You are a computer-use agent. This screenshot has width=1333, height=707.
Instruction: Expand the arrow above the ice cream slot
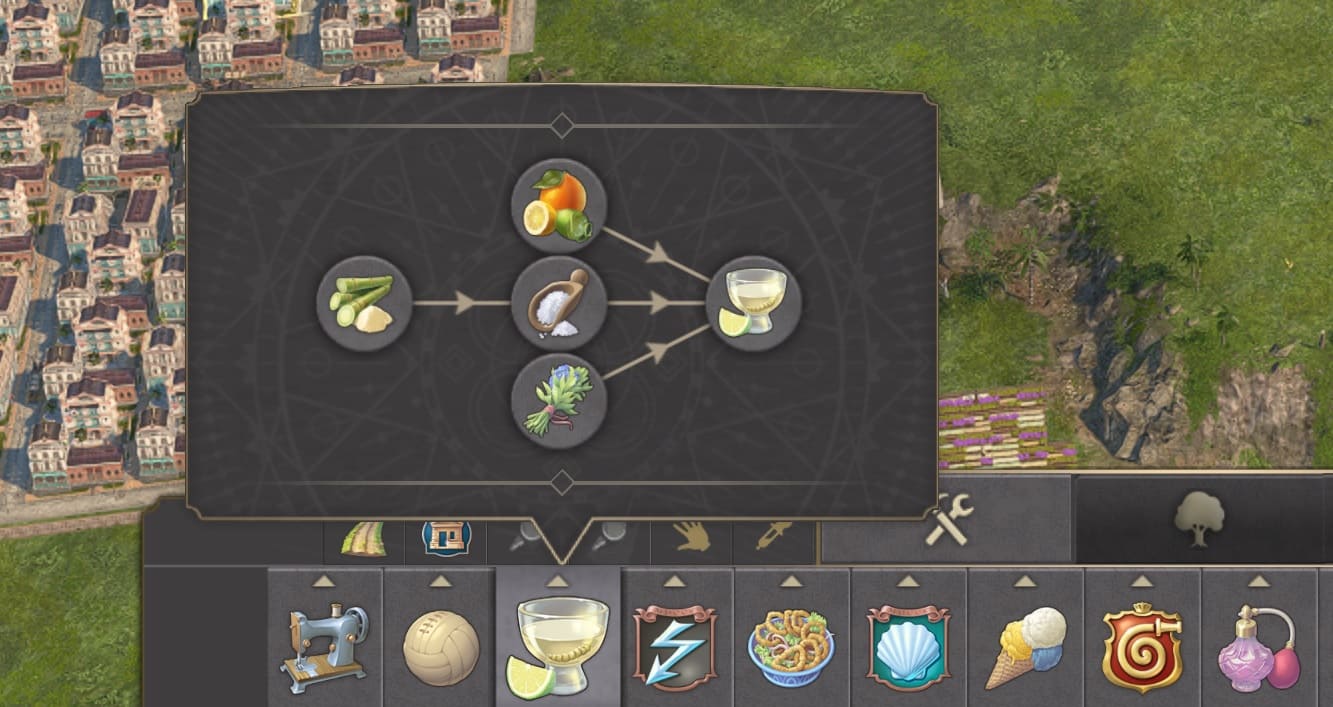pyautogui.click(x=1025, y=581)
